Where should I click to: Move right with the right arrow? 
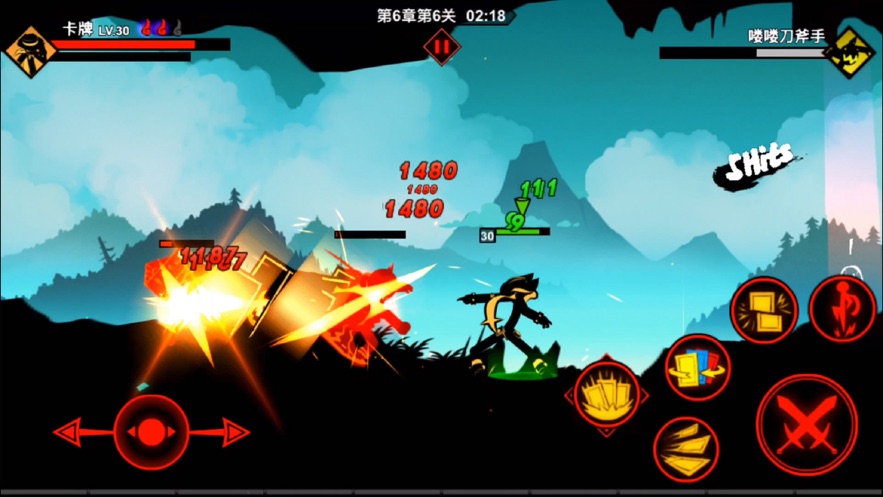tap(232, 432)
